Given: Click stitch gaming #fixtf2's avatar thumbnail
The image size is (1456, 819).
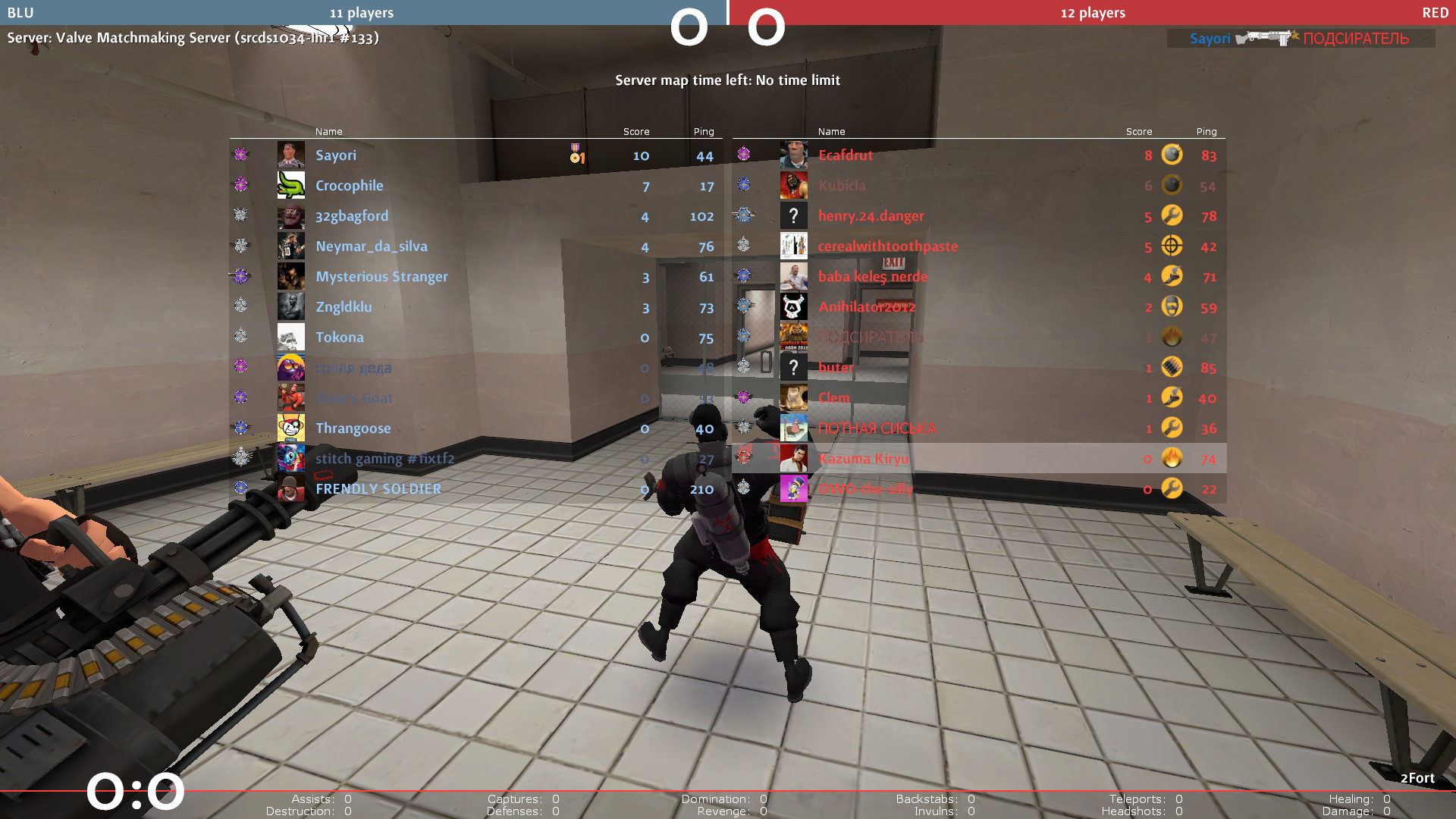Looking at the screenshot, I should tap(291, 458).
